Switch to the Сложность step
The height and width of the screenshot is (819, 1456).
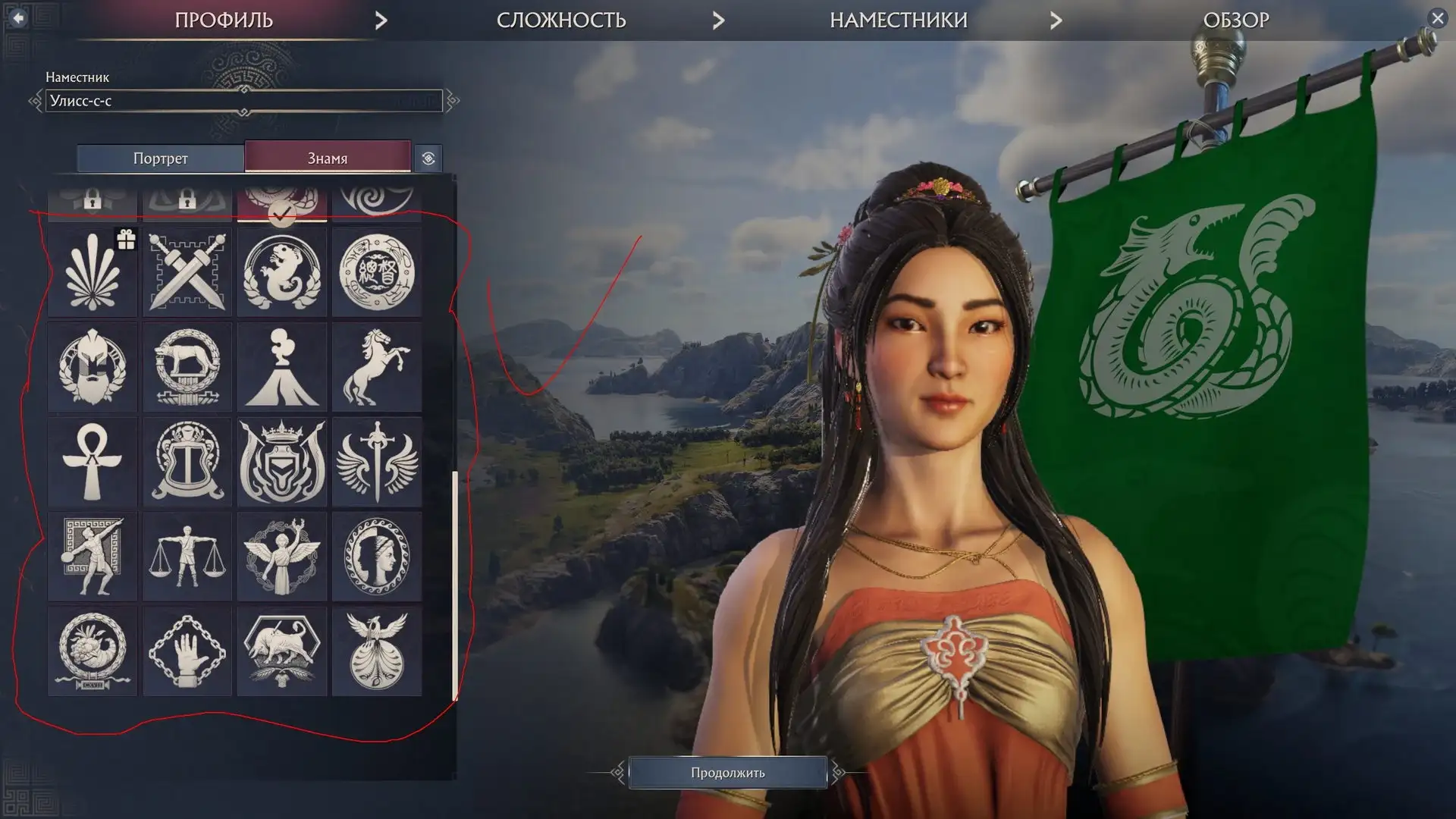[561, 20]
